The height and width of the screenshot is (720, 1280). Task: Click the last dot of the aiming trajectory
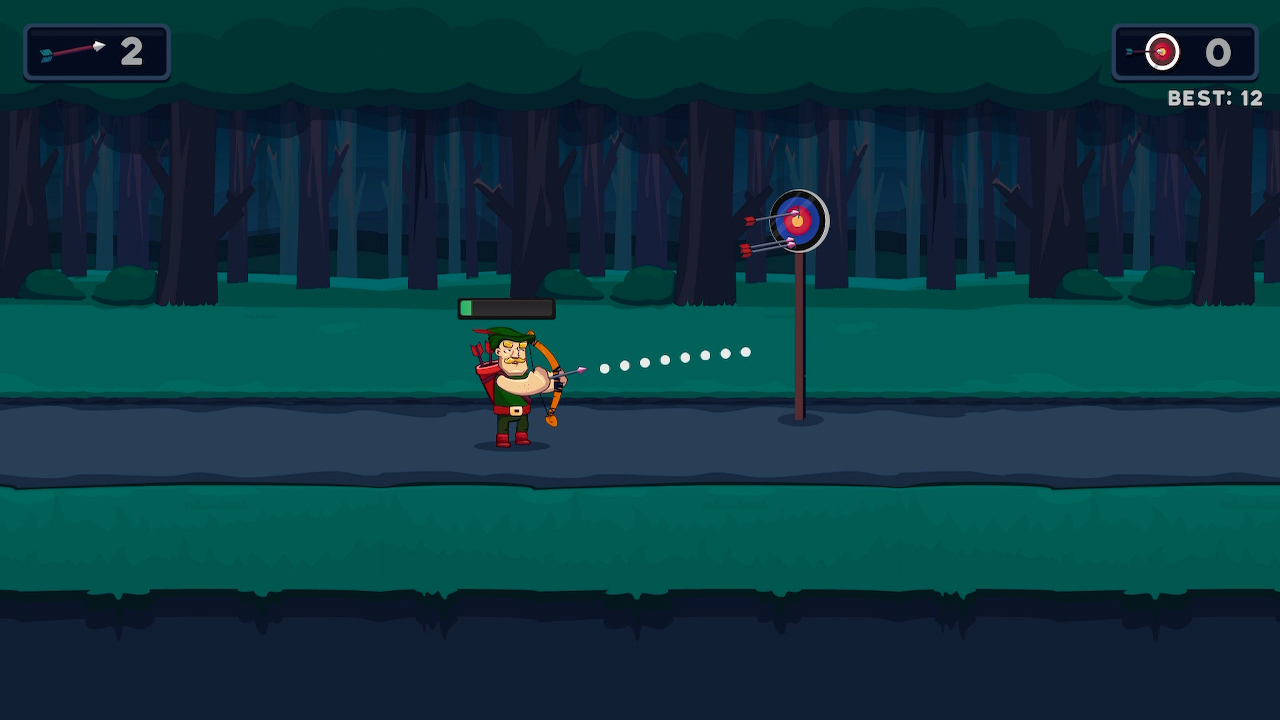744,352
